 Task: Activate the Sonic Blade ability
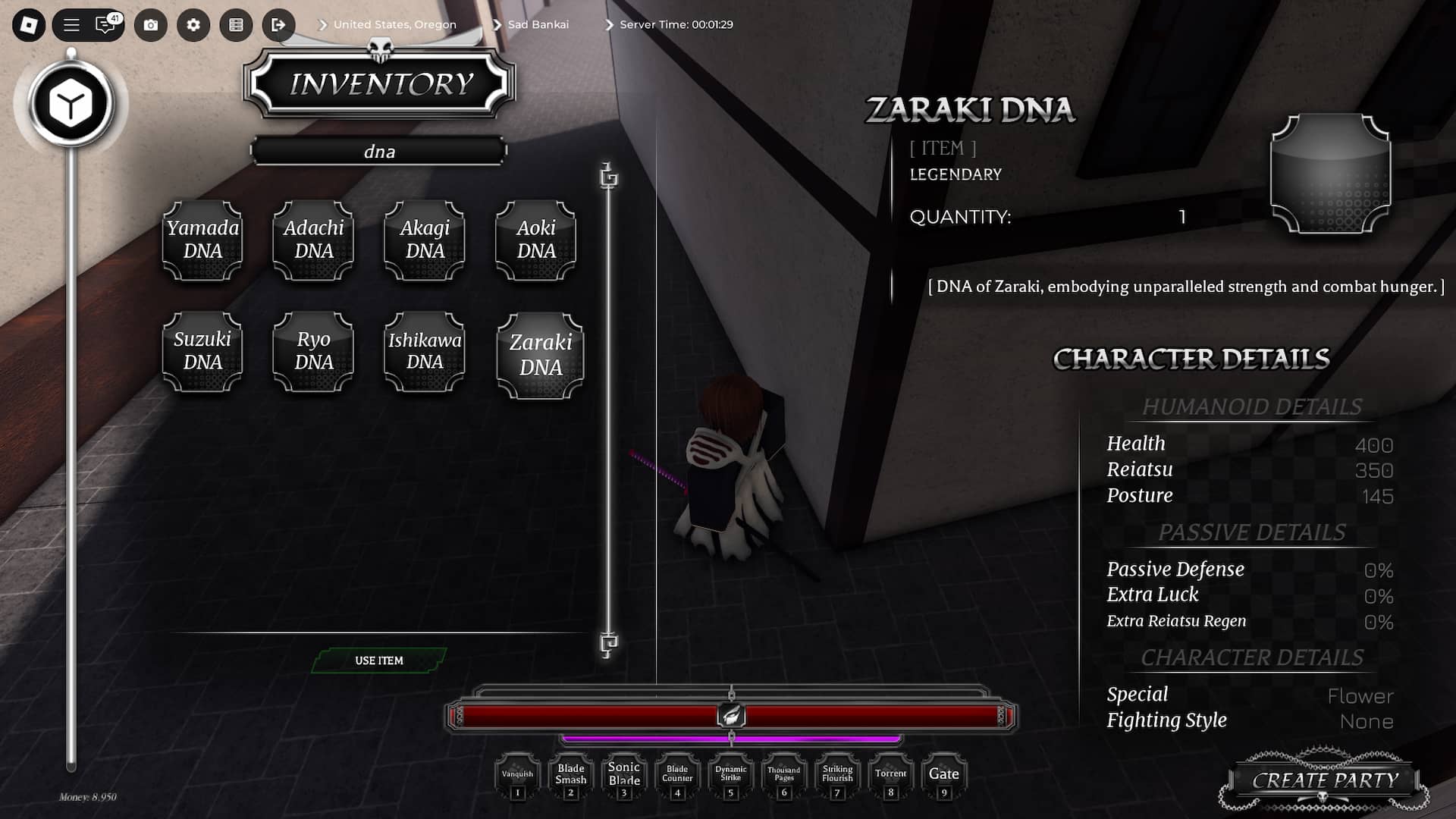pos(623,775)
